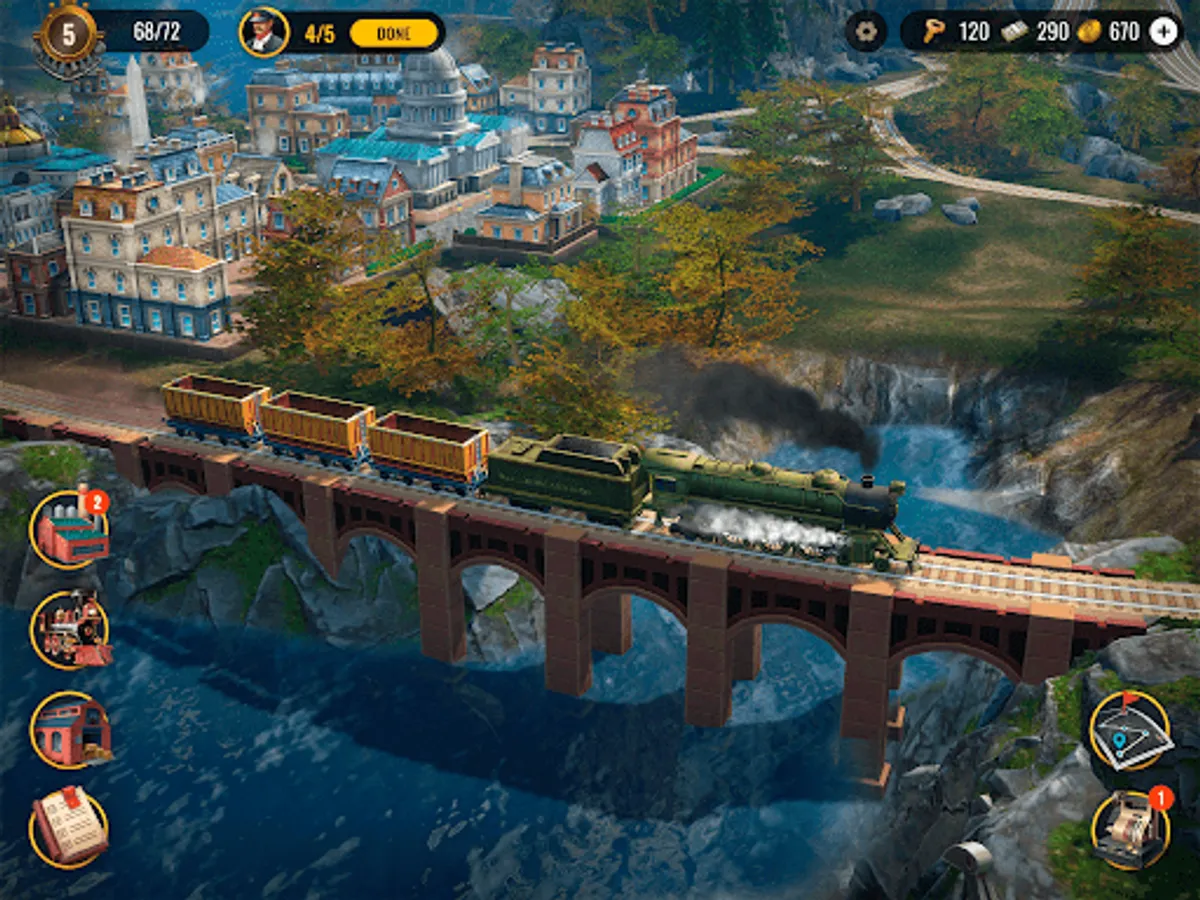Open the locomotive collection menu
Screen dimensions: 1200x900
tap(70, 630)
